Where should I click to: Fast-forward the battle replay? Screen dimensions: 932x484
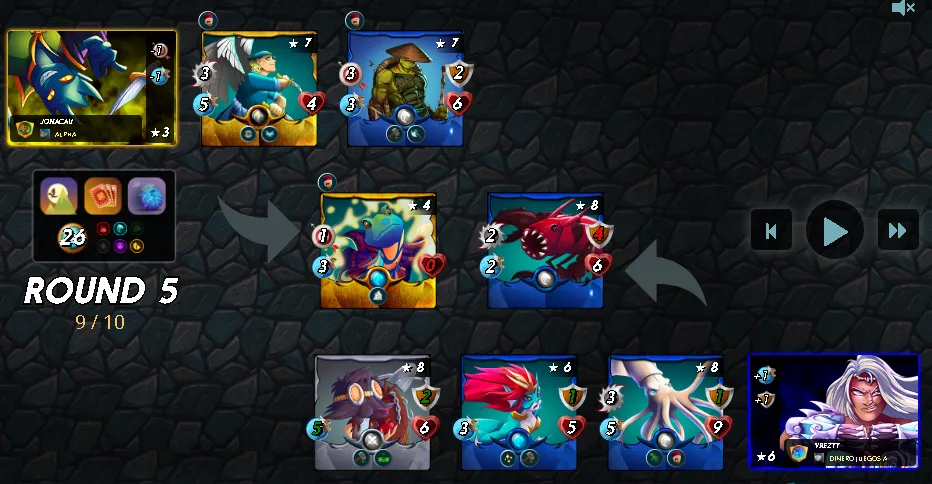click(897, 231)
